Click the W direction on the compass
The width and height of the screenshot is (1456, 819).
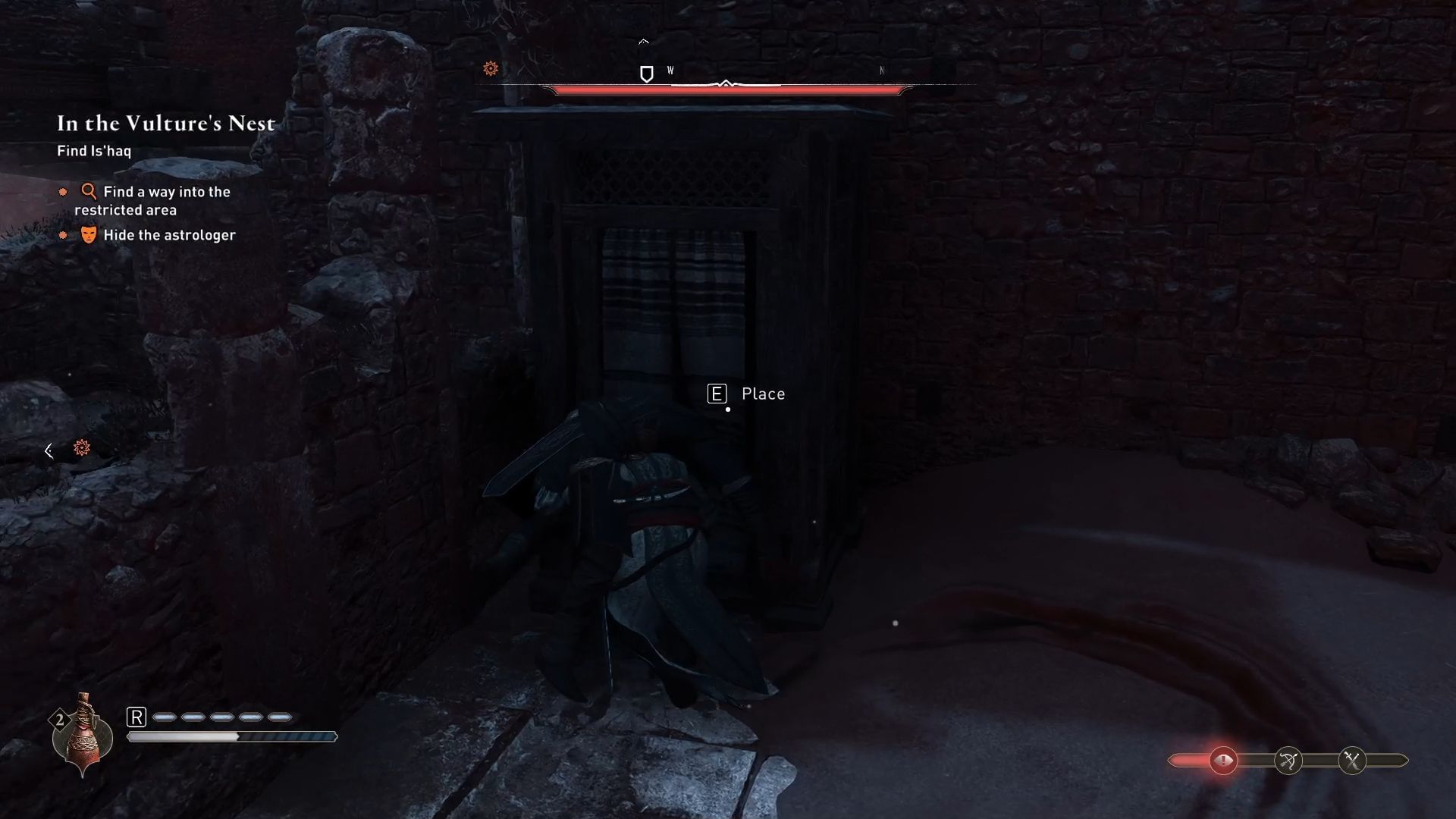click(x=670, y=69)
